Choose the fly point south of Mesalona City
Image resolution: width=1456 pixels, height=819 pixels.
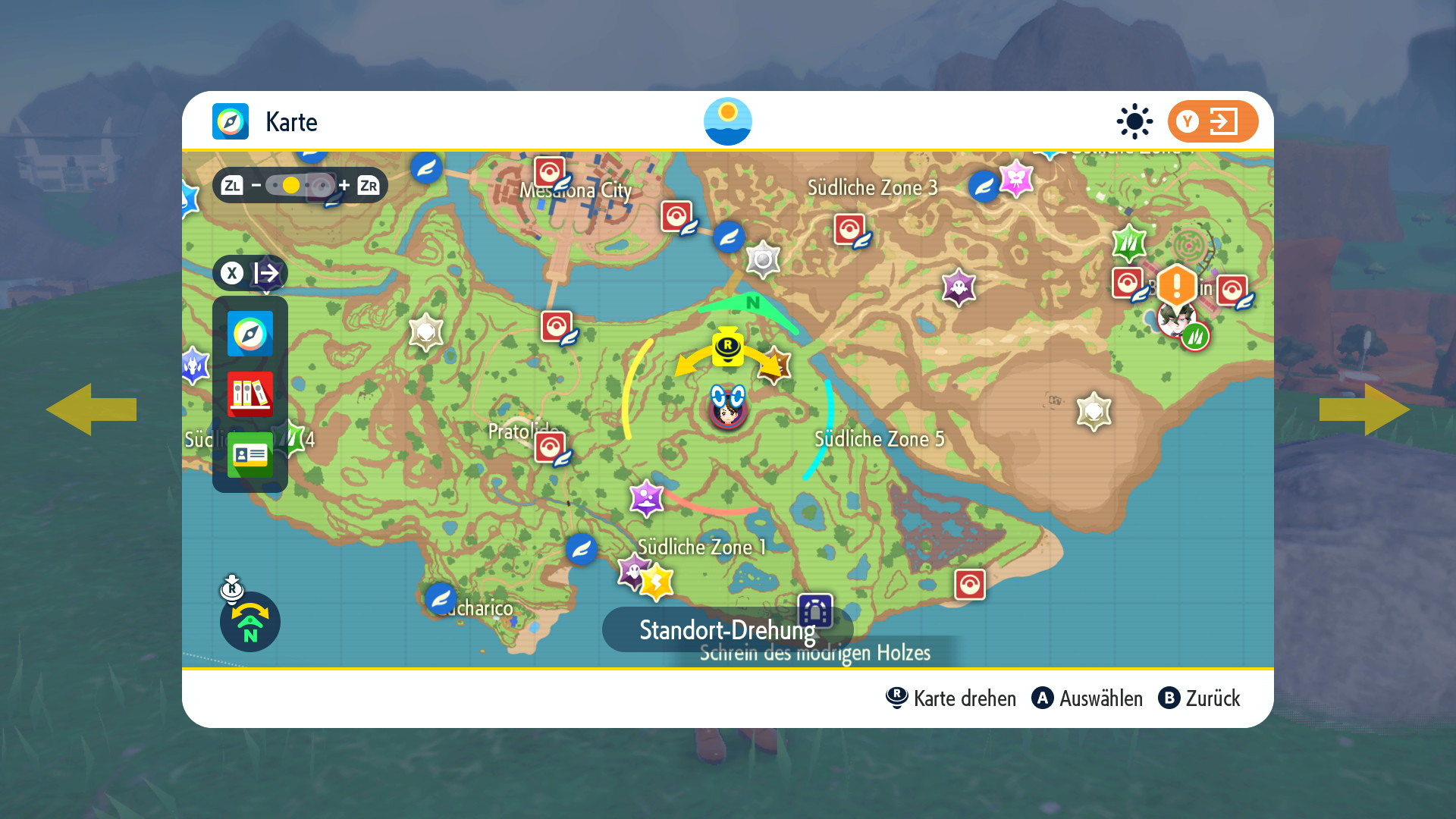click(x=729, y=237)
